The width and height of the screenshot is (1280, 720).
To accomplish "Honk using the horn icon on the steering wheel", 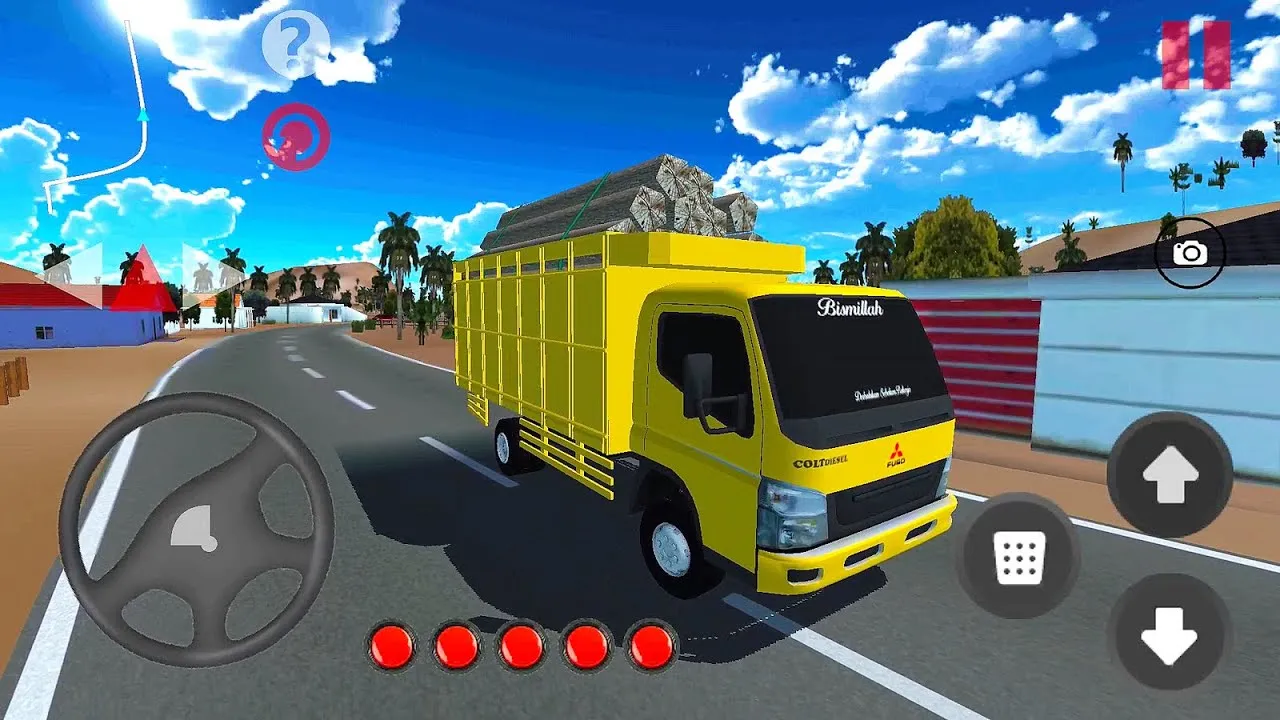I will coord(196,527).
